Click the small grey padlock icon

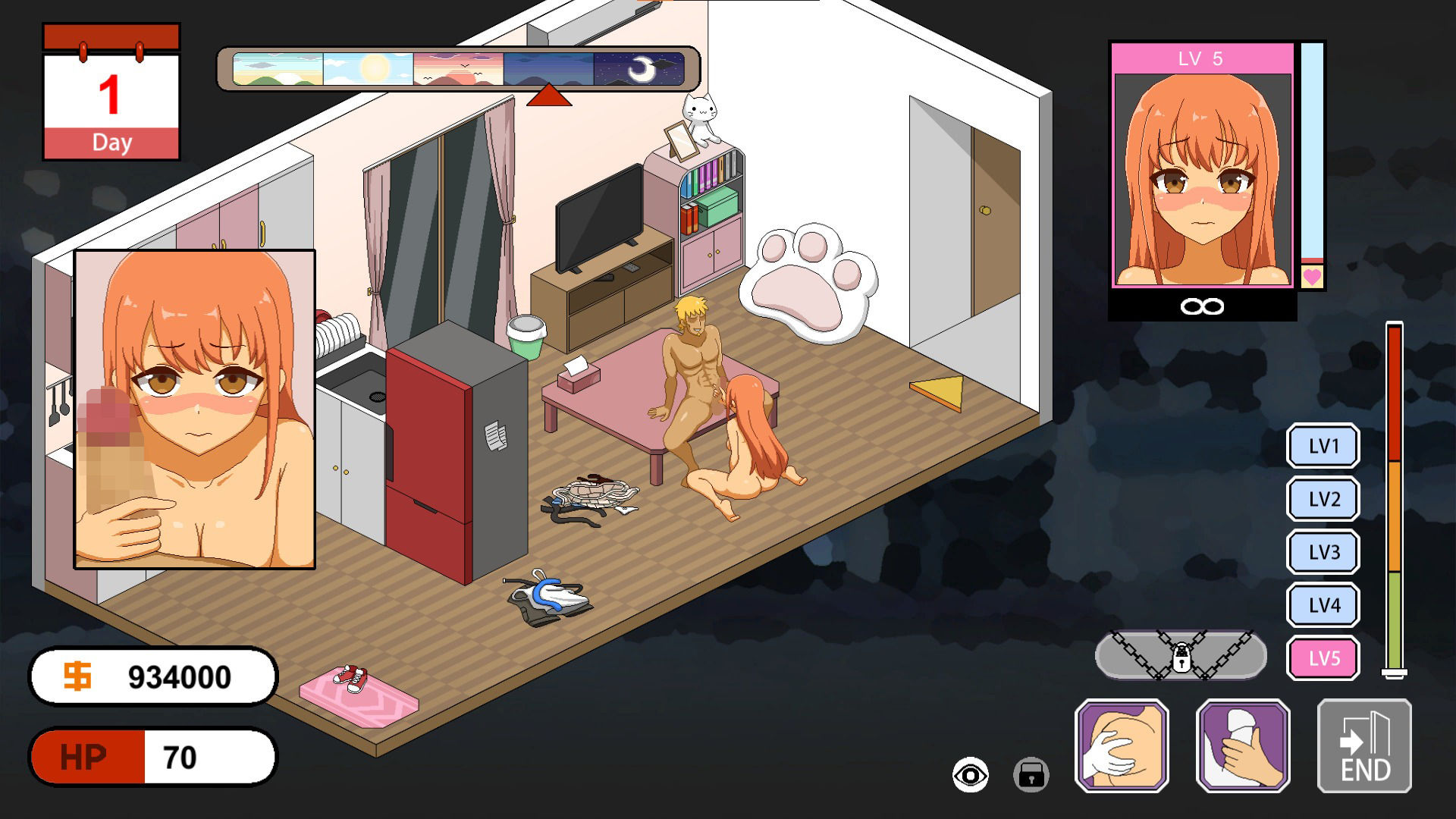point(1031,775)
